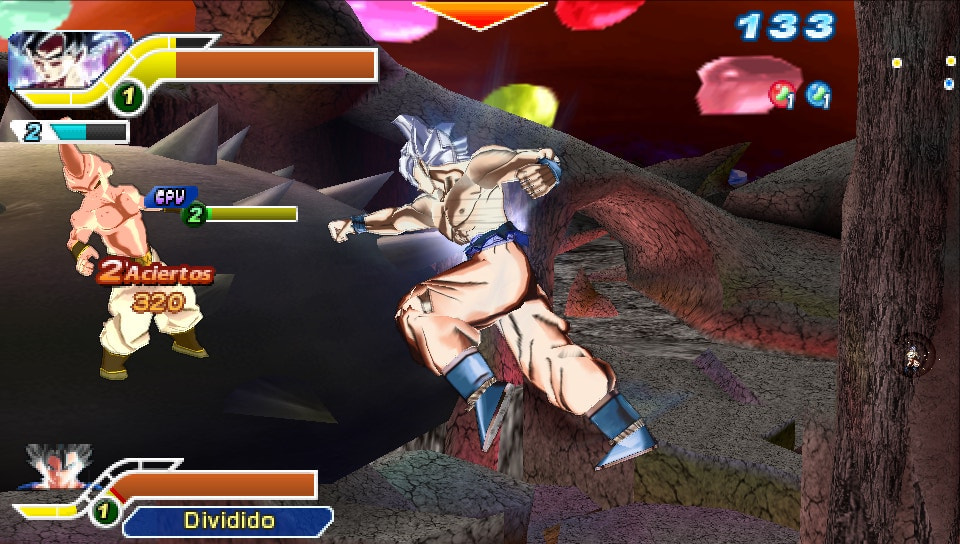The width and height of the screenshot is (960, 544).
Task: Click the CPU tag beside the enemy
Action: point(172,197)
